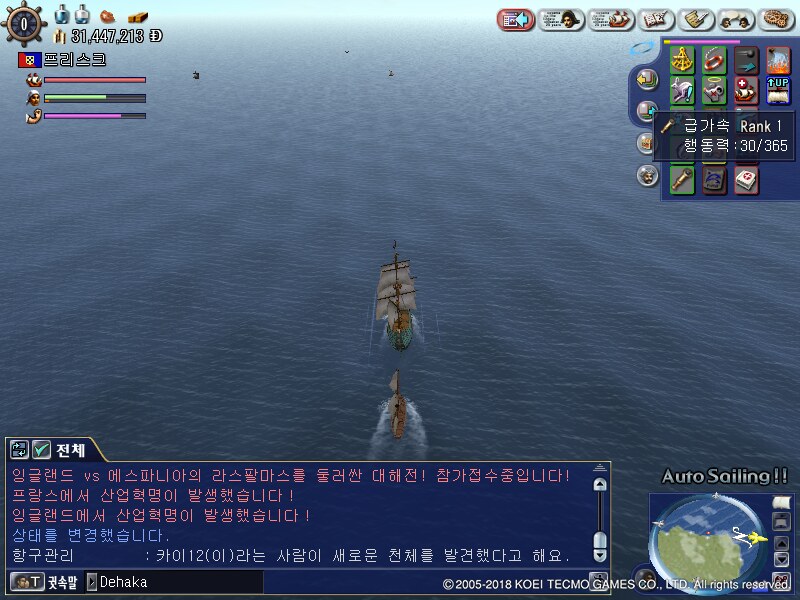Viewport: 800px width, 600px height.
Task: Toggle the green checkmark chat filter
Action: point(42,449)
